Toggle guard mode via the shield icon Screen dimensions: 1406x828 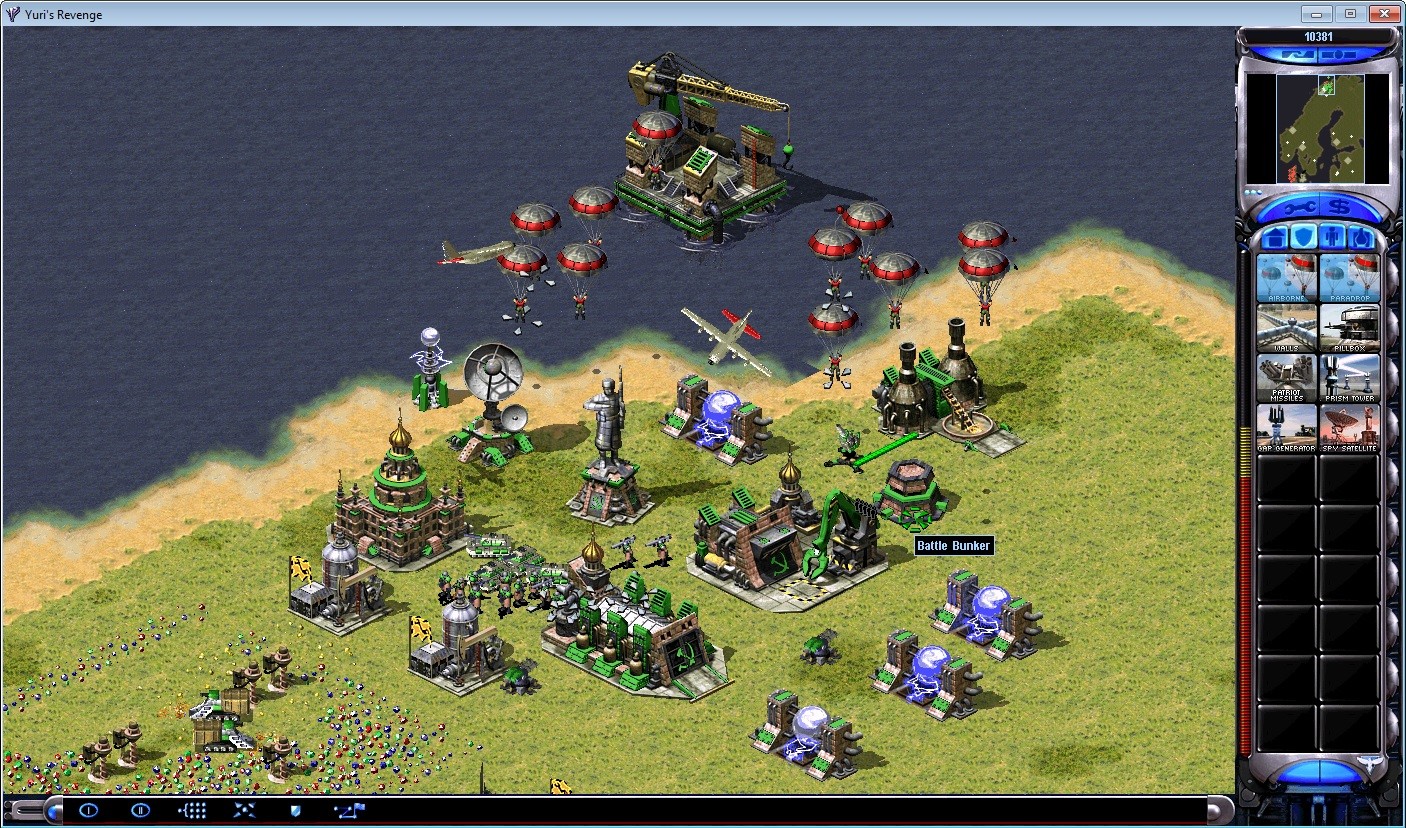pyautogui.click(x=294, y=811)
